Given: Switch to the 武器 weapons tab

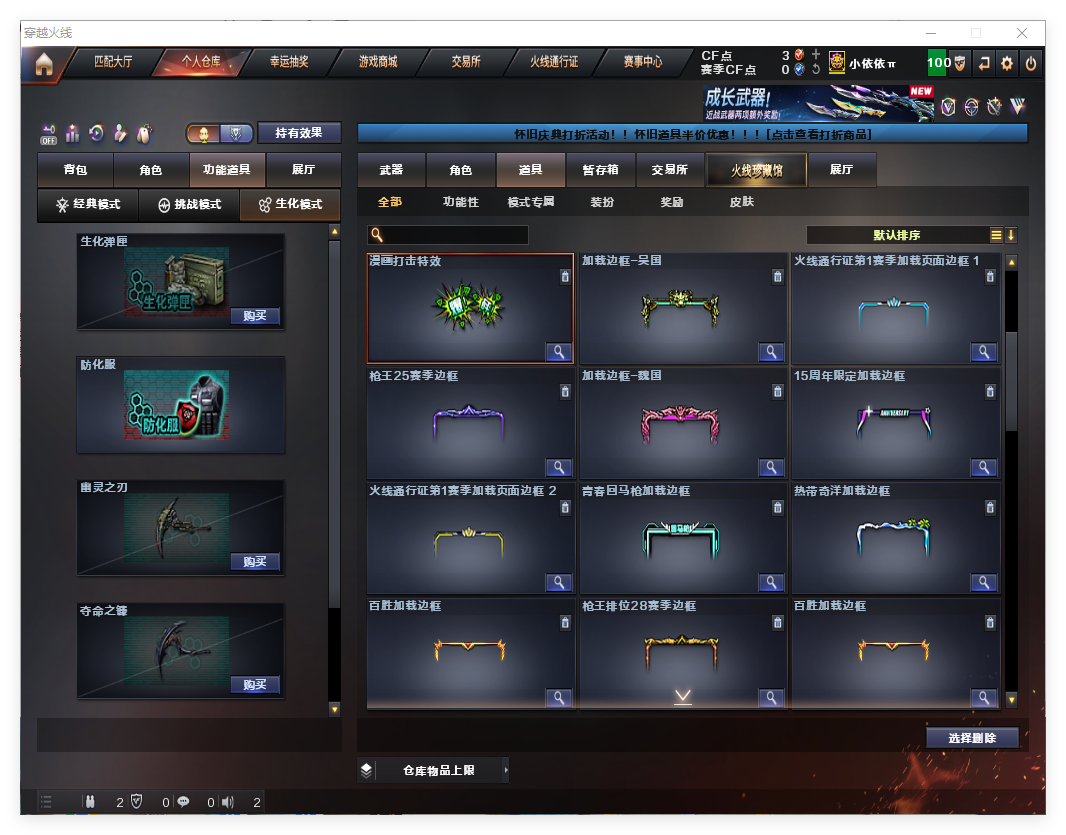Looking at the screenshot, I should (x=391, y=170).
